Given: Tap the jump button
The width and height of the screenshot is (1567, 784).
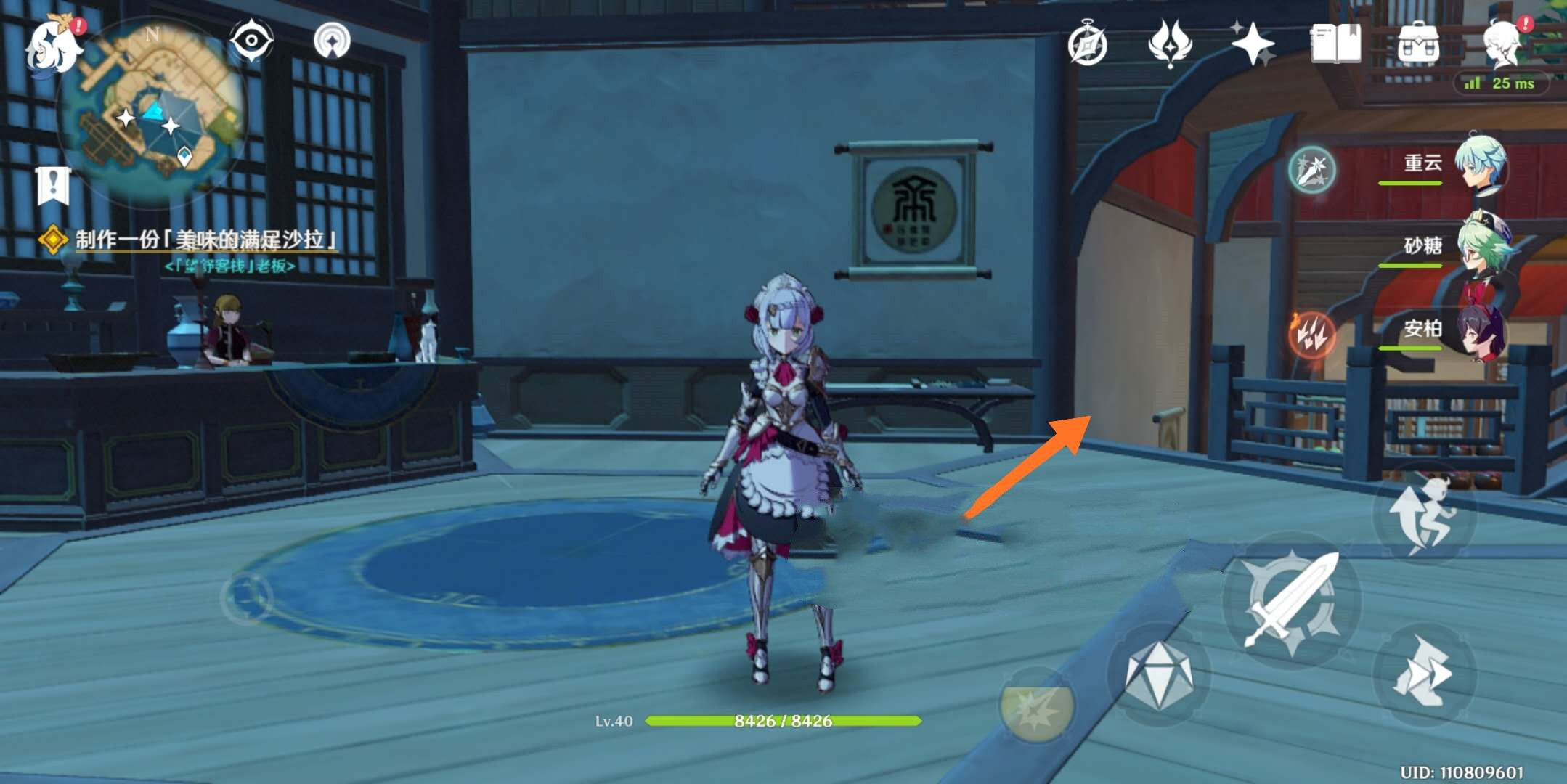Looking at the screenshot, I should [x=1425, y=514].
